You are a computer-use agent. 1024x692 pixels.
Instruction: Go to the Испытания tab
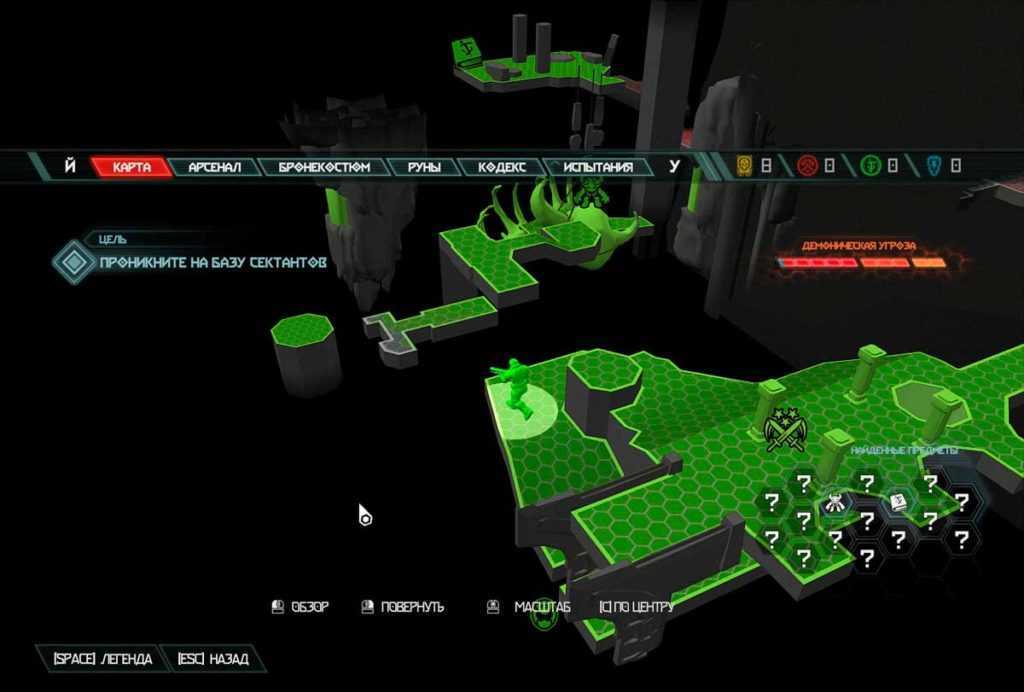click(598, 167)
